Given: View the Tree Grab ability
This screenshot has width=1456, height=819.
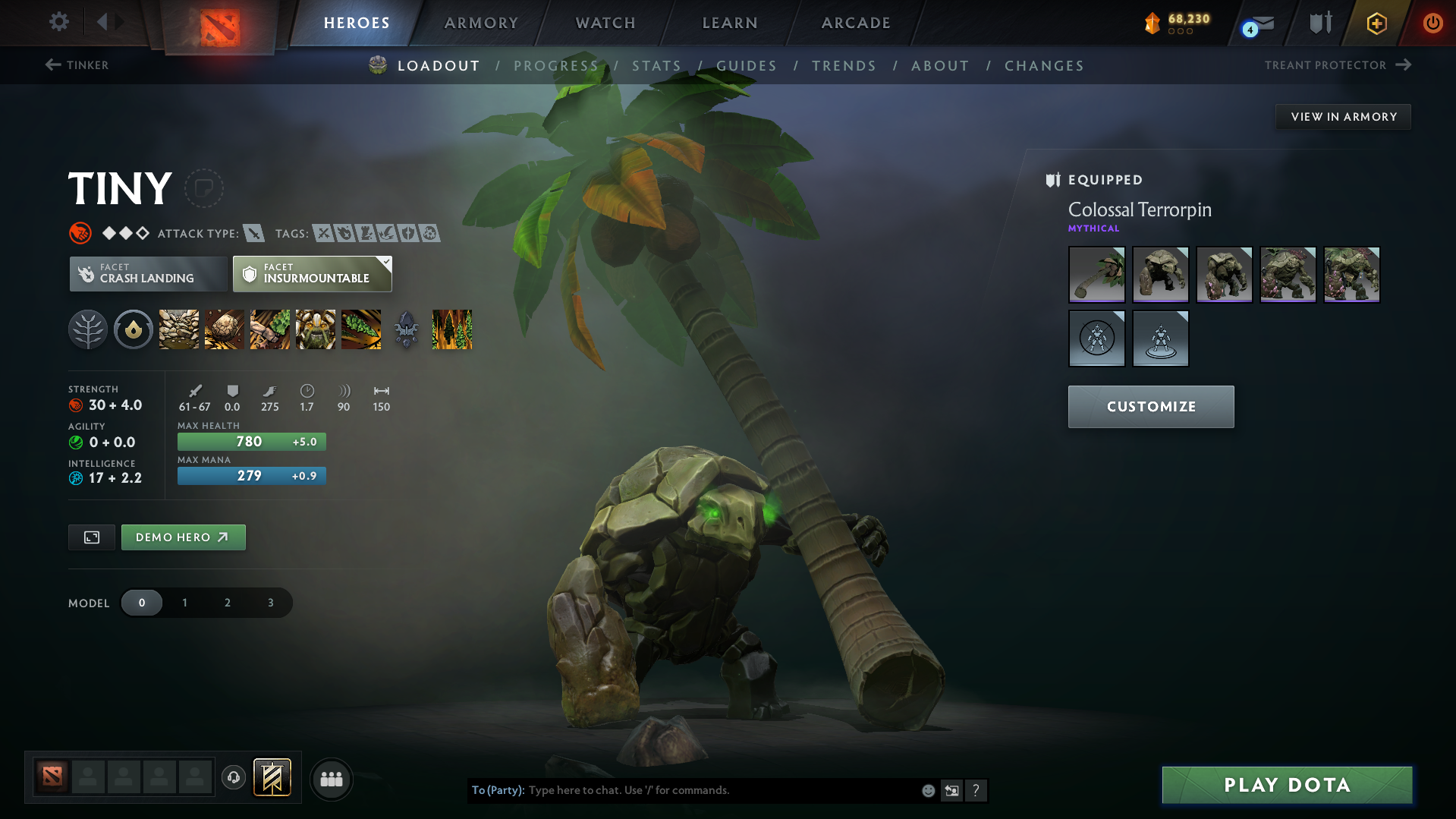Looking at the screenshot, I should (269, 329).
